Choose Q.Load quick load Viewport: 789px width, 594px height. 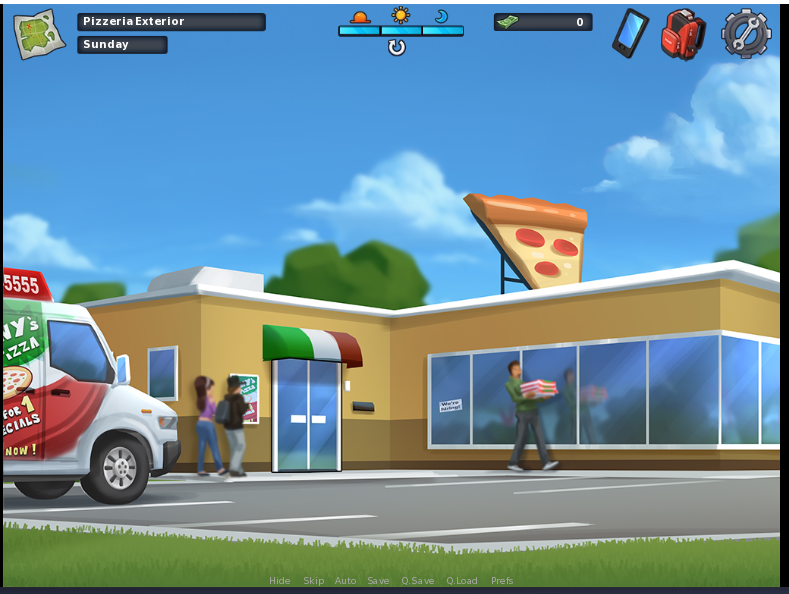462,581
